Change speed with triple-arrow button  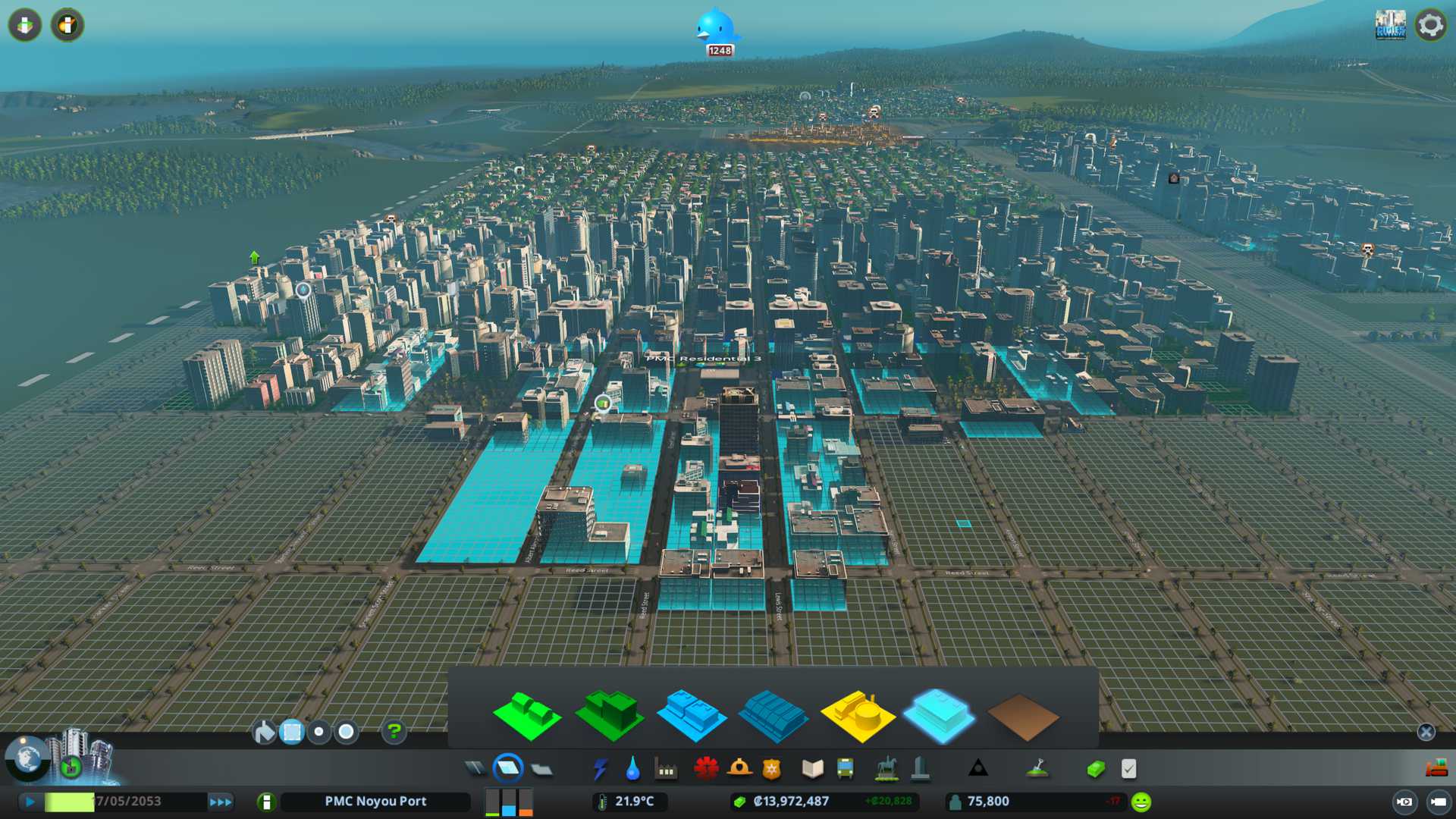(x=220, y=802)
